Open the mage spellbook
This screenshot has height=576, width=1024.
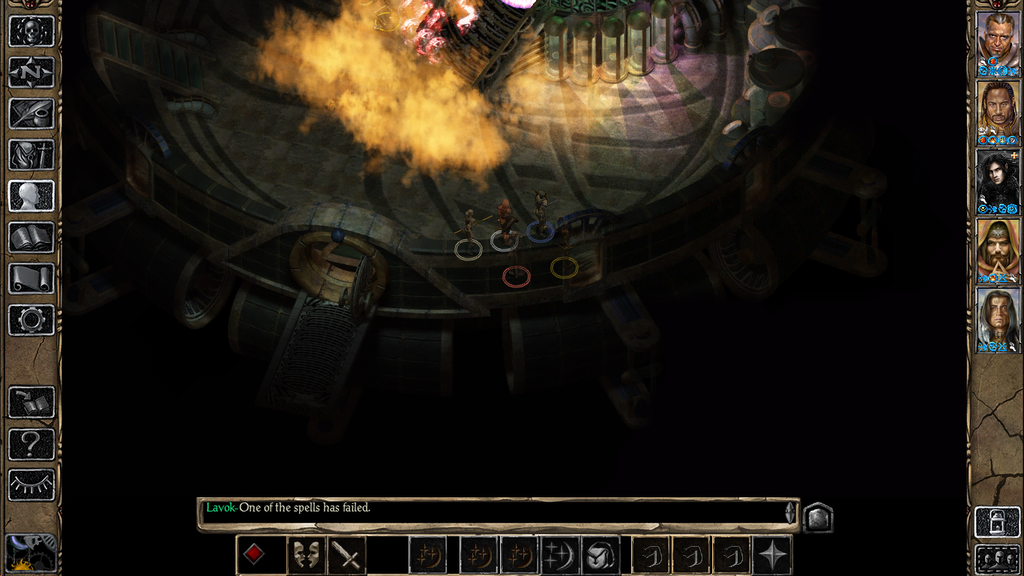31,237
